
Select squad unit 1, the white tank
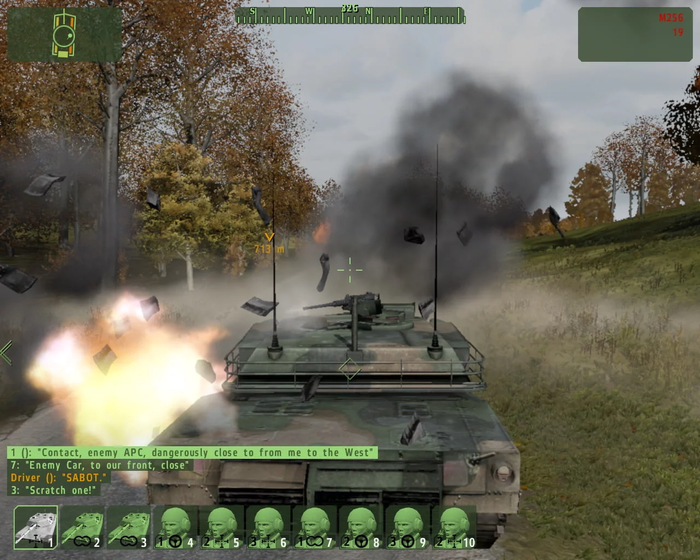pyautogui.click(x=36, y=527)
